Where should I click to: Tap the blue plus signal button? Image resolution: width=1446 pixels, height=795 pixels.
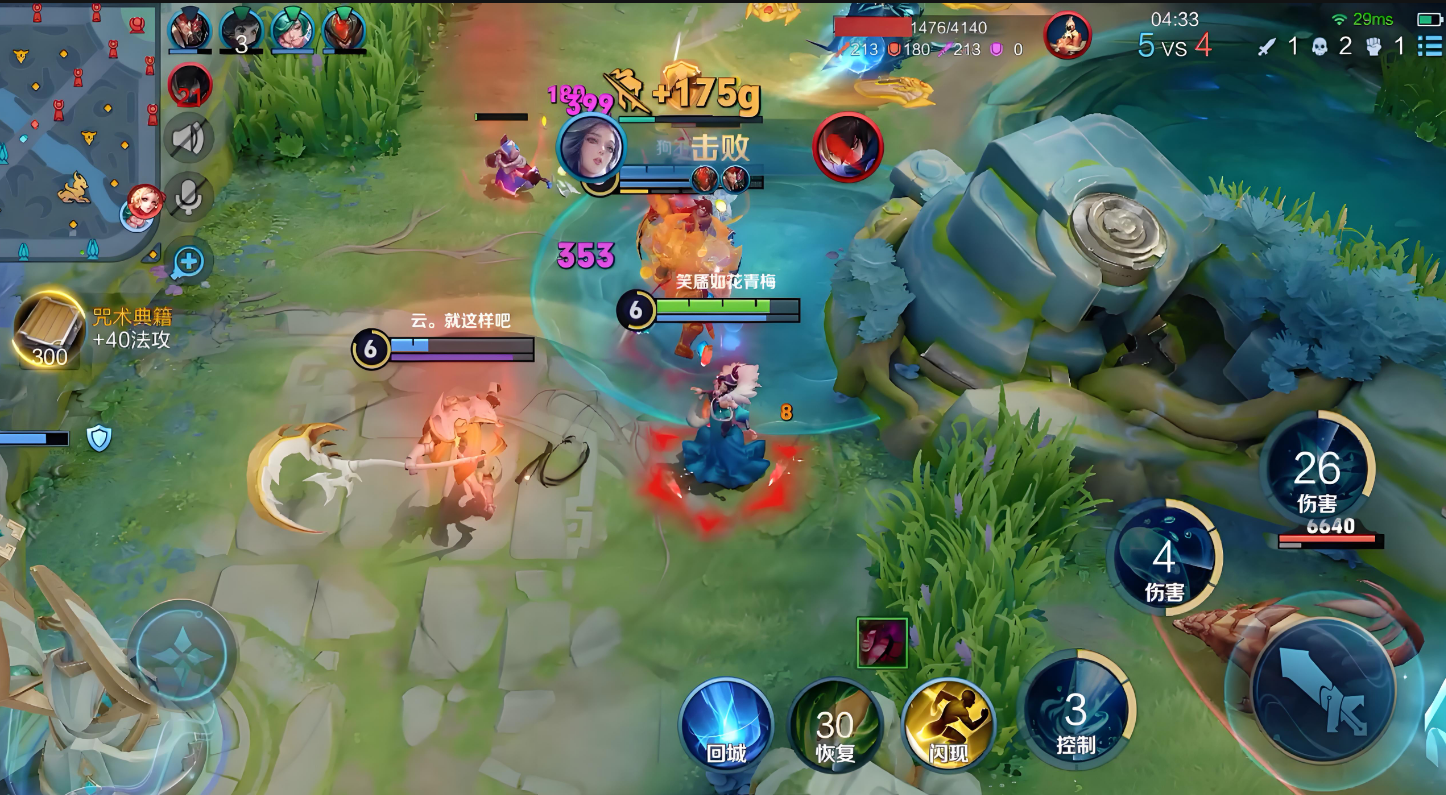(x=188, y=263)
